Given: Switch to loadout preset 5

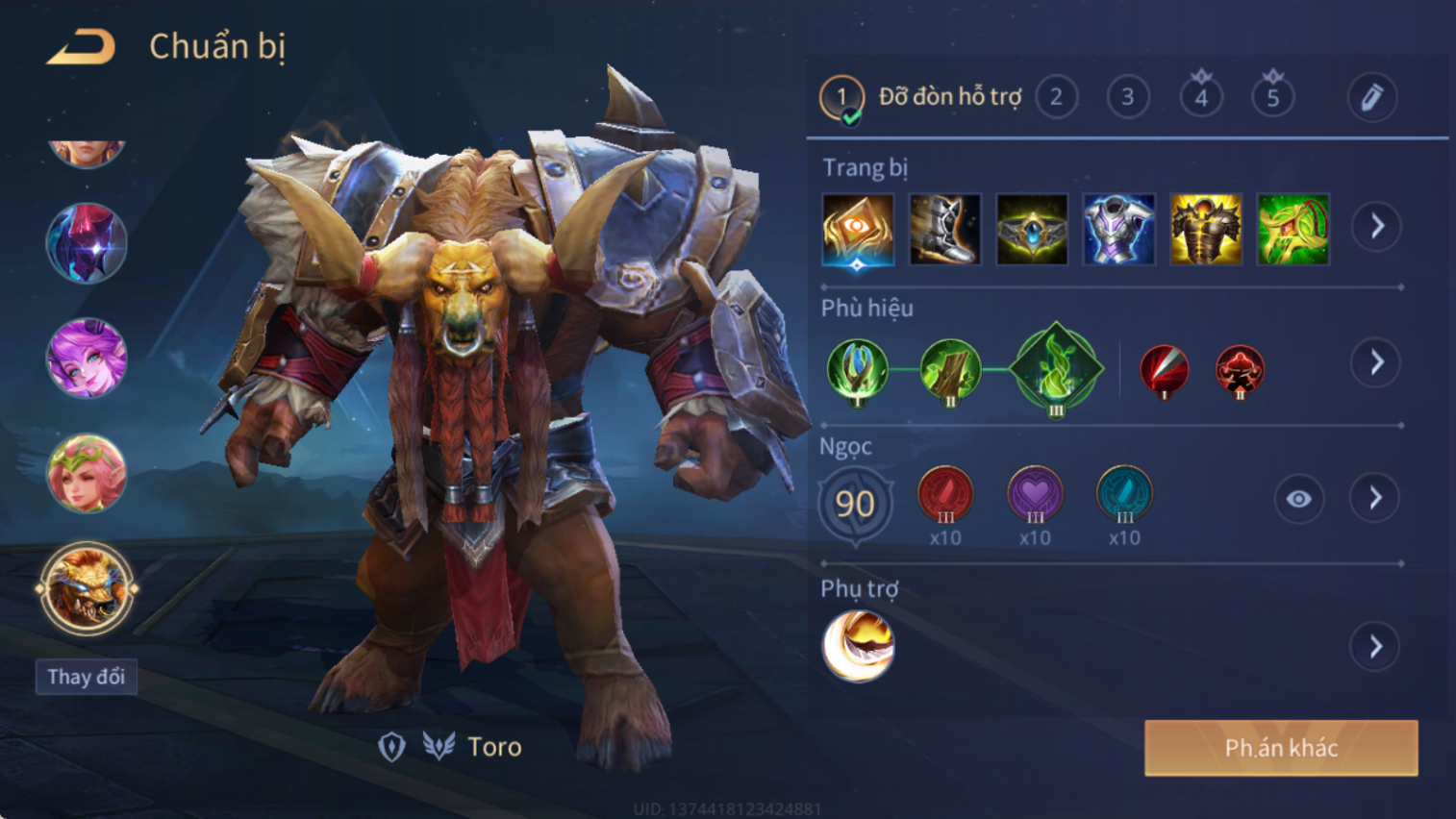Looking at the screenshot, I should click(x=1272, y=97).
